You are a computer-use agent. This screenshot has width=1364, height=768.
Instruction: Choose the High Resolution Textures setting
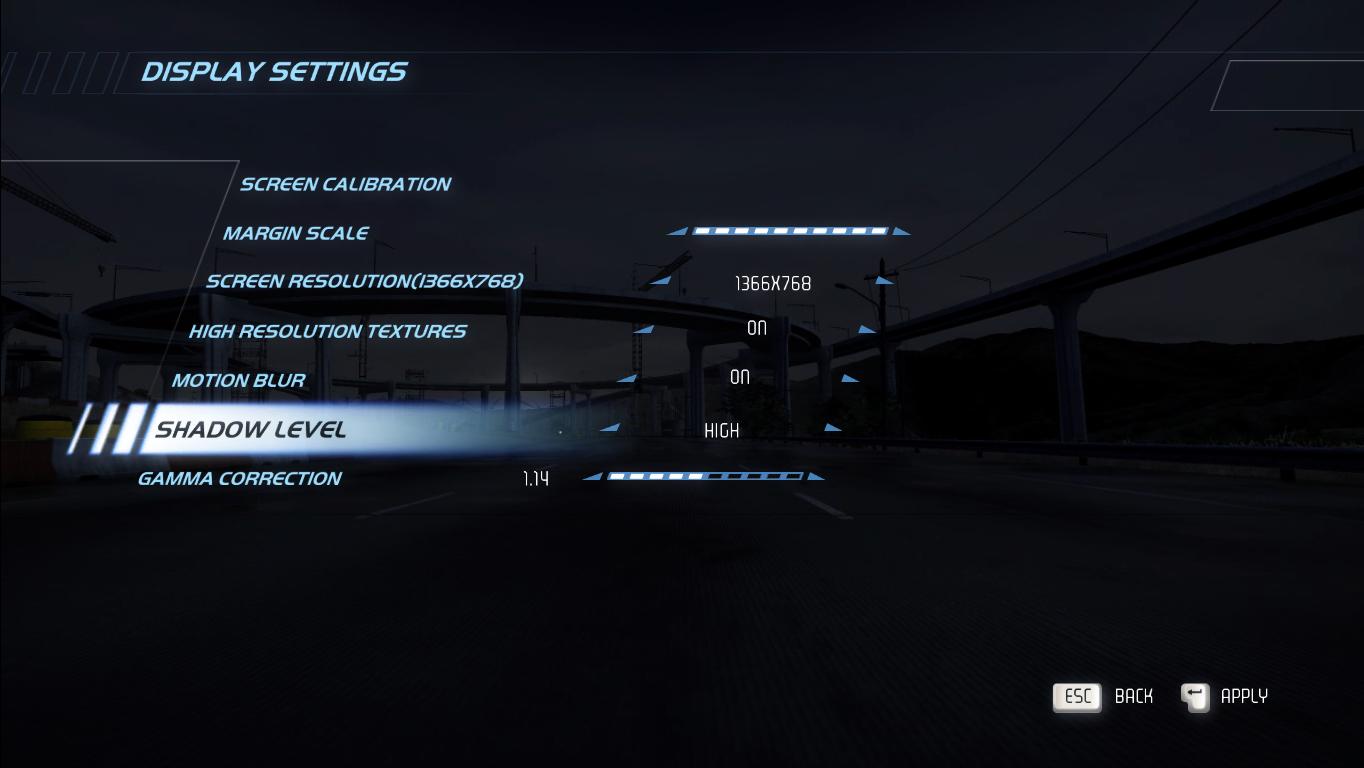tap(327, 331)
